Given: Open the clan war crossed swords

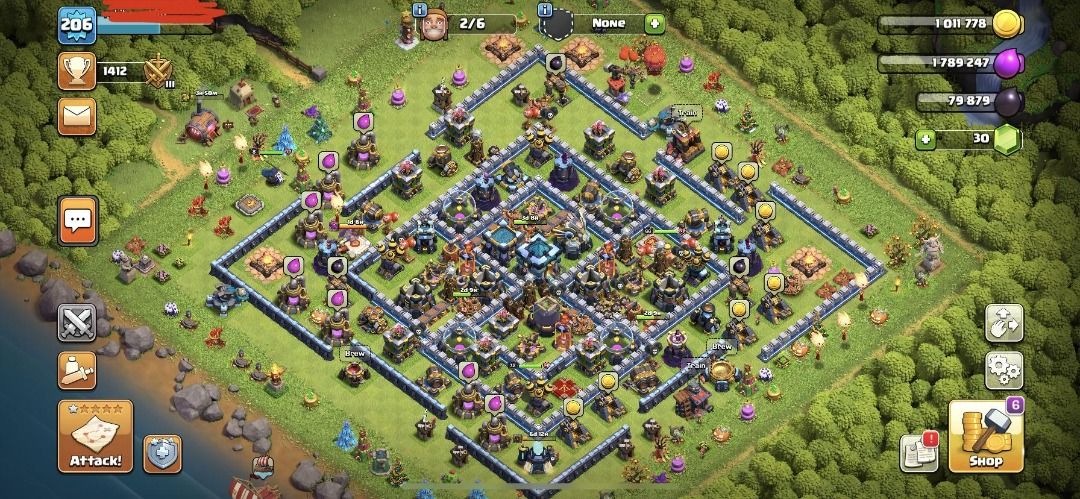Looking at the screenshot, I should (x=77, y=322).
